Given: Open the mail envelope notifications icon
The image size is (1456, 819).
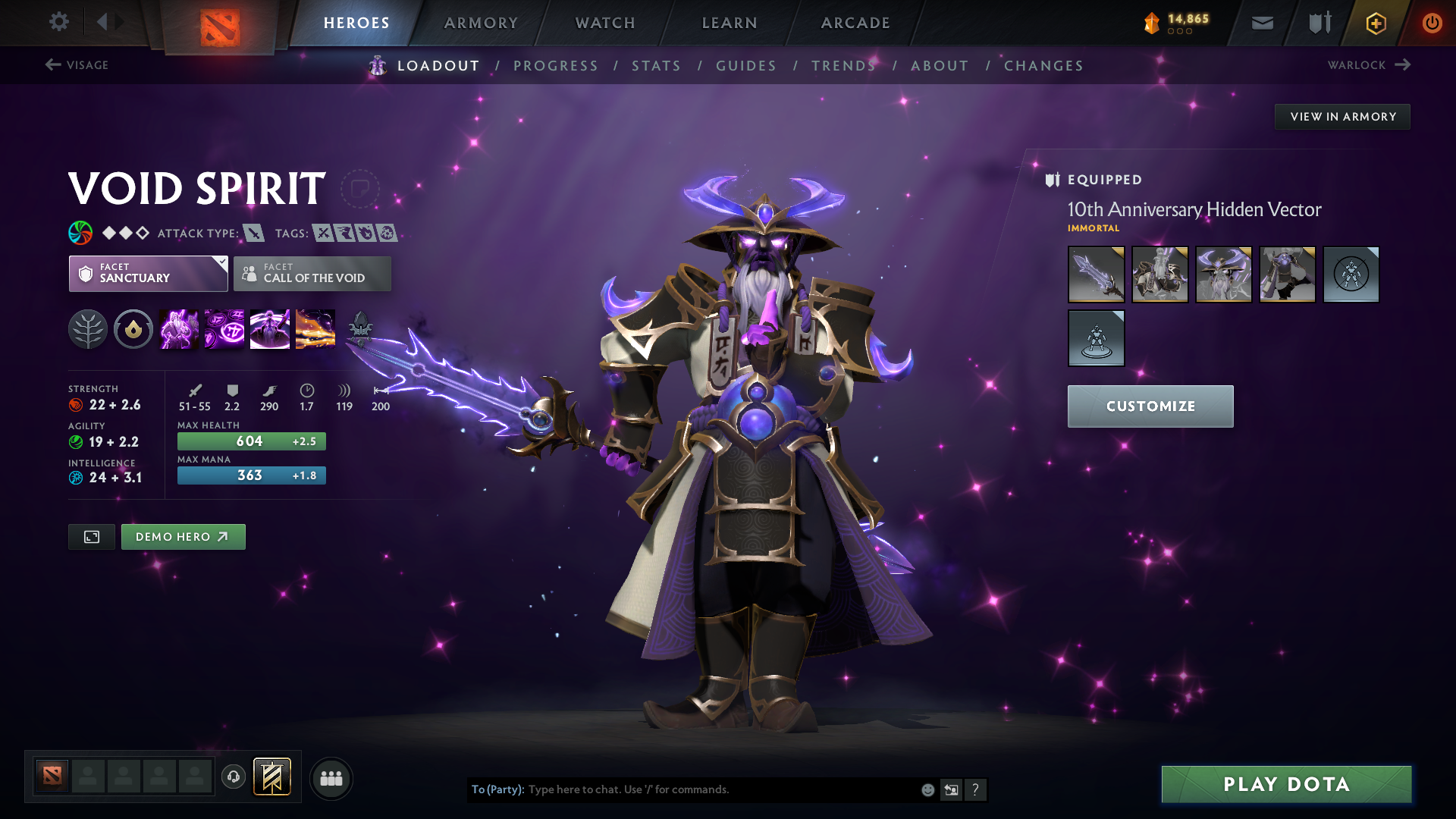Looking at the screenshot, I should (x=1261, y=22).
